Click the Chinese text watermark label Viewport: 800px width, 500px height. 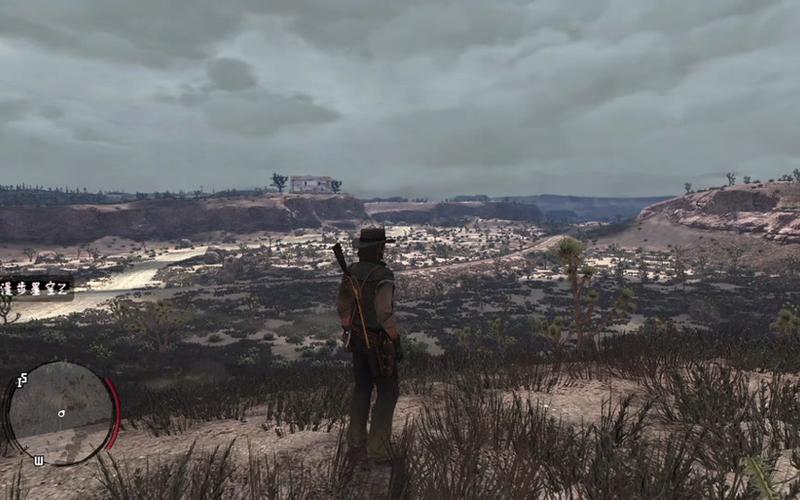pos(35,289)
